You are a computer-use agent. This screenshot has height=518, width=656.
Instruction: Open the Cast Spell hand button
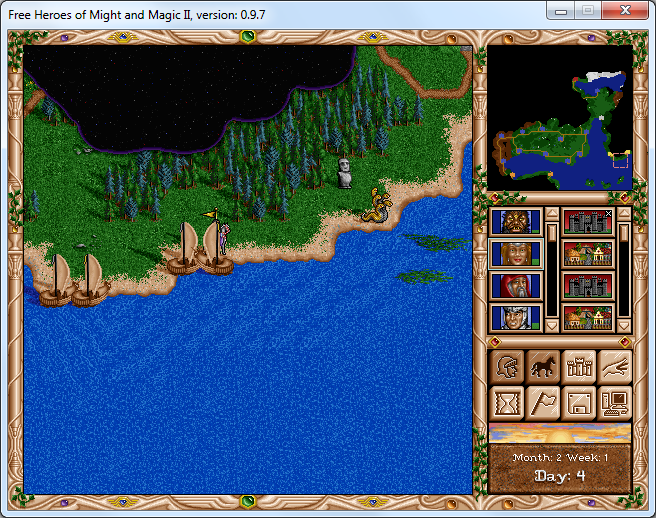tap(615, 367)
